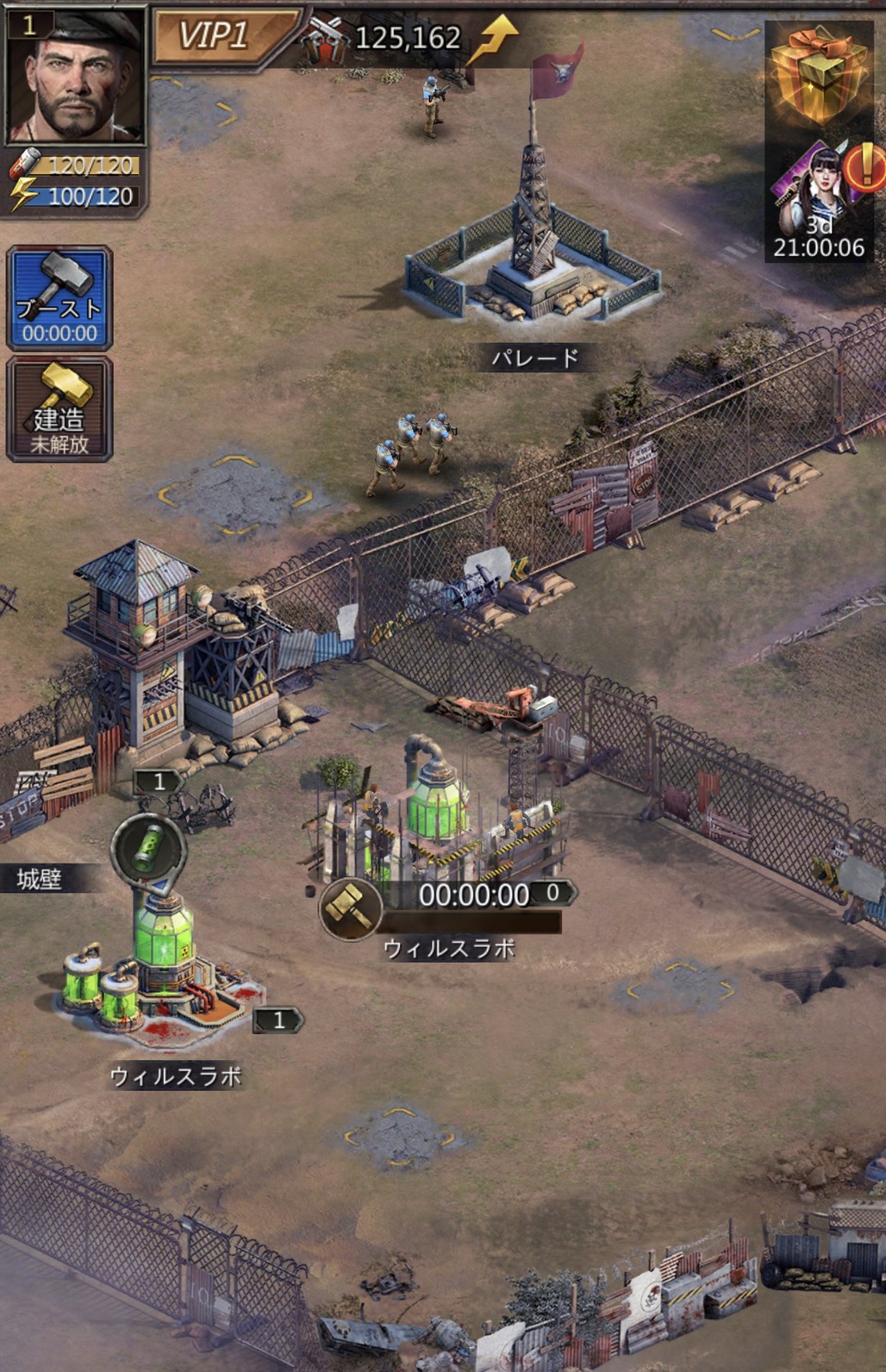Activate the ブースト hammer button
This screenshot has height=1372, width=886.
(59, 297)
